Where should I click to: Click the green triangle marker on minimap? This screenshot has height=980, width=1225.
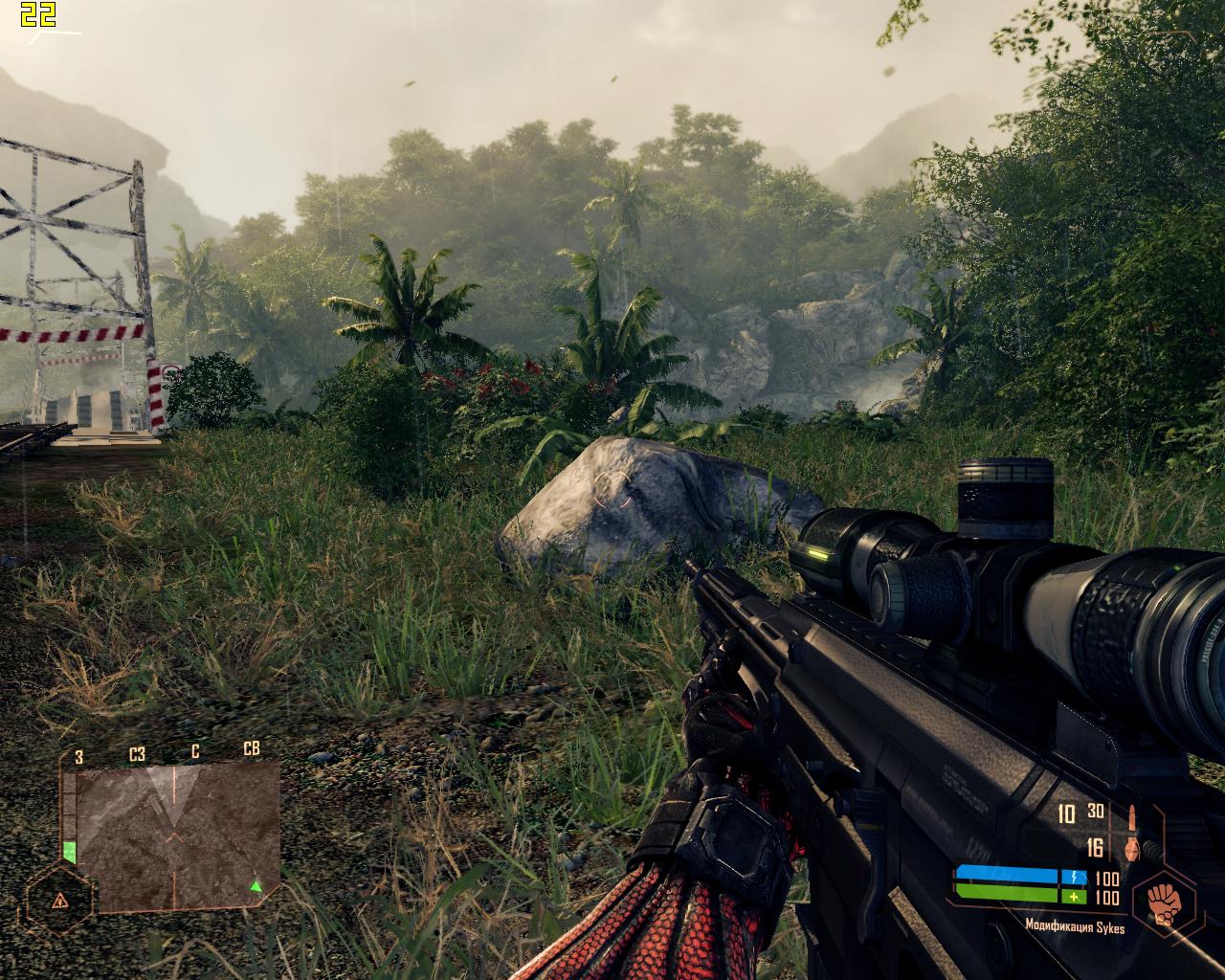tap(256, 886)
